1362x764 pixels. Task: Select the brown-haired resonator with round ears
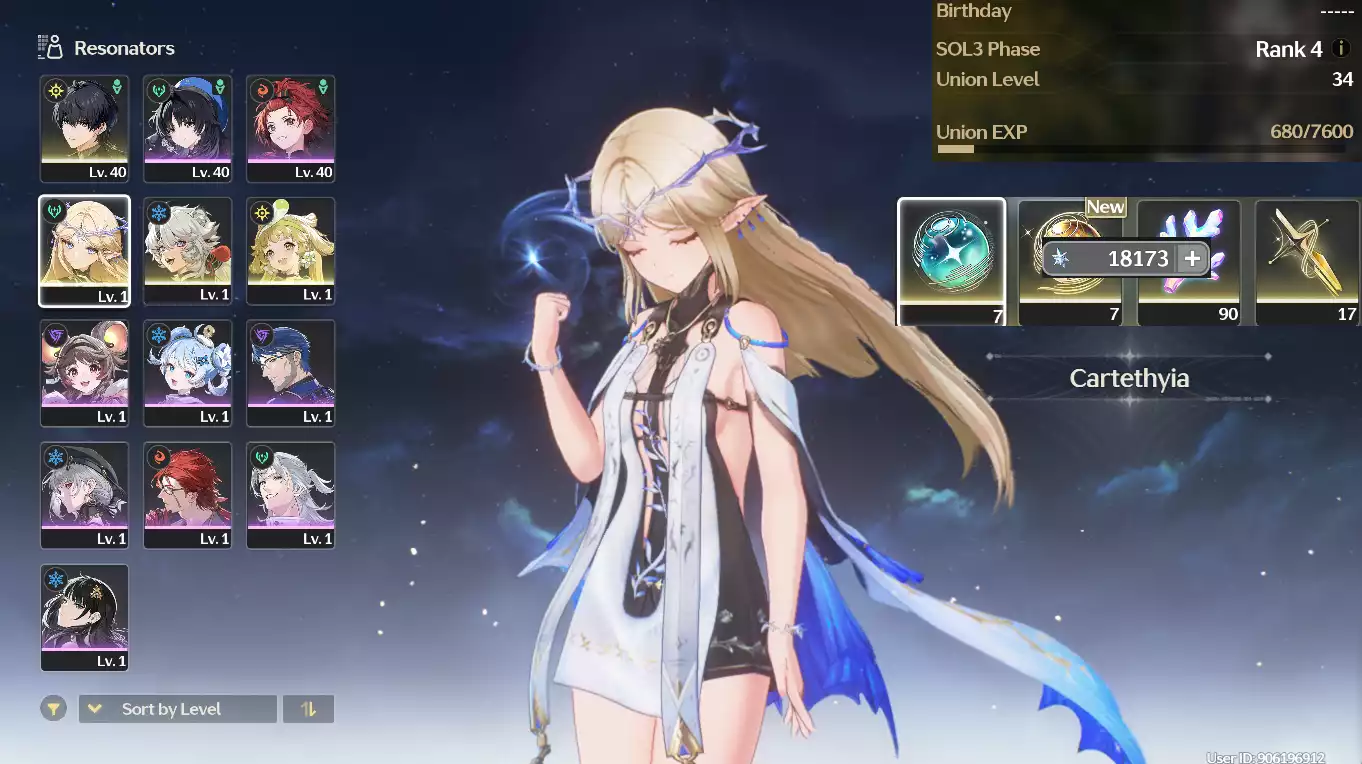(84, 372)
